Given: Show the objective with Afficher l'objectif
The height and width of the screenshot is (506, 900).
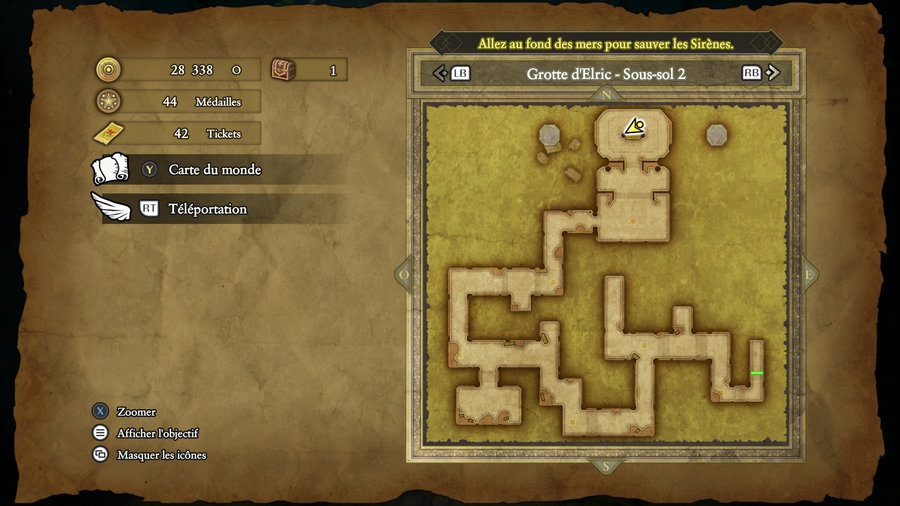Looking at the screenshot, I should 157,433.
